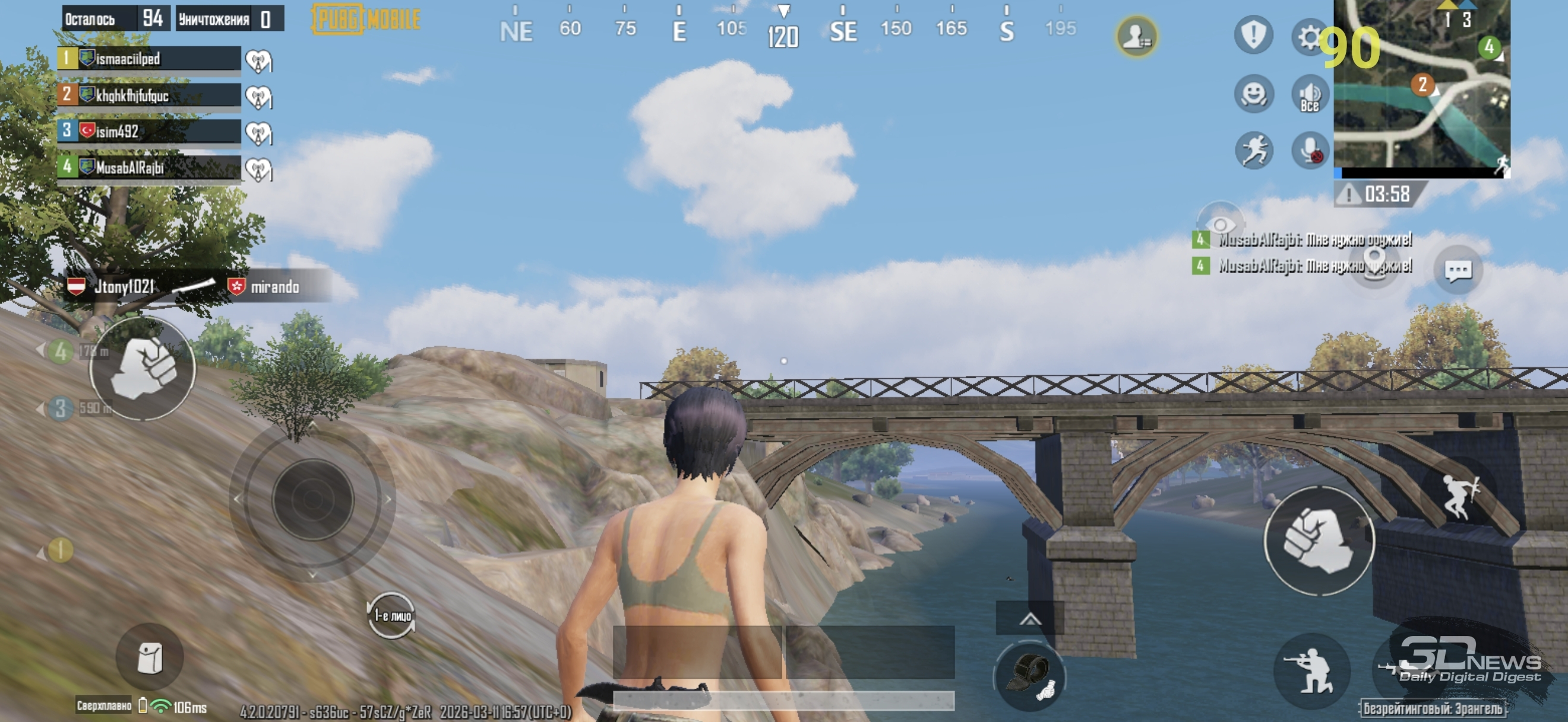Select the throwable item slot with hand
Viewport: 1568px width, 722px height.
point(1029,675)
